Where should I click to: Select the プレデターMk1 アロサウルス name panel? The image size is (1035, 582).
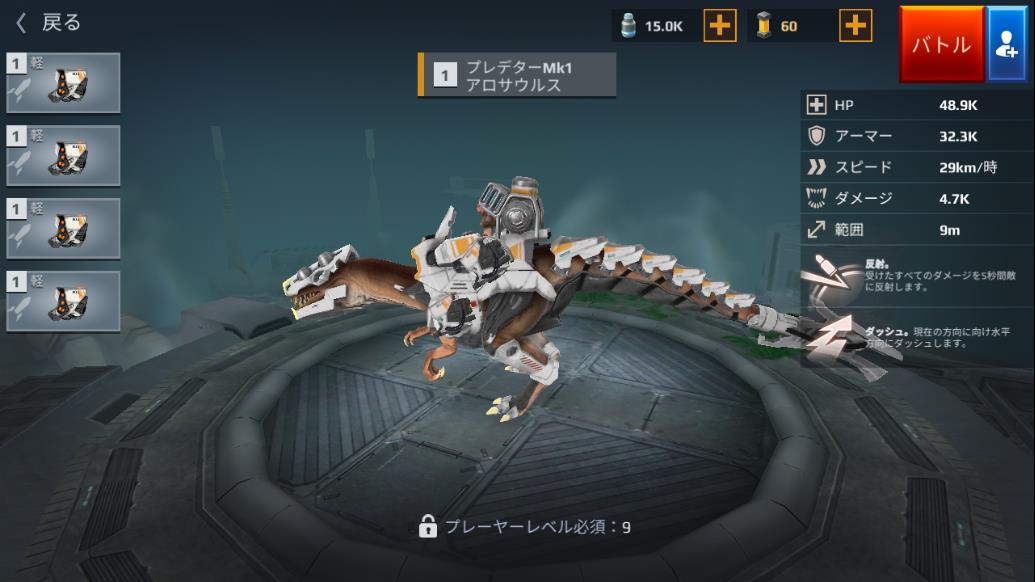click(x=517, y=76)
